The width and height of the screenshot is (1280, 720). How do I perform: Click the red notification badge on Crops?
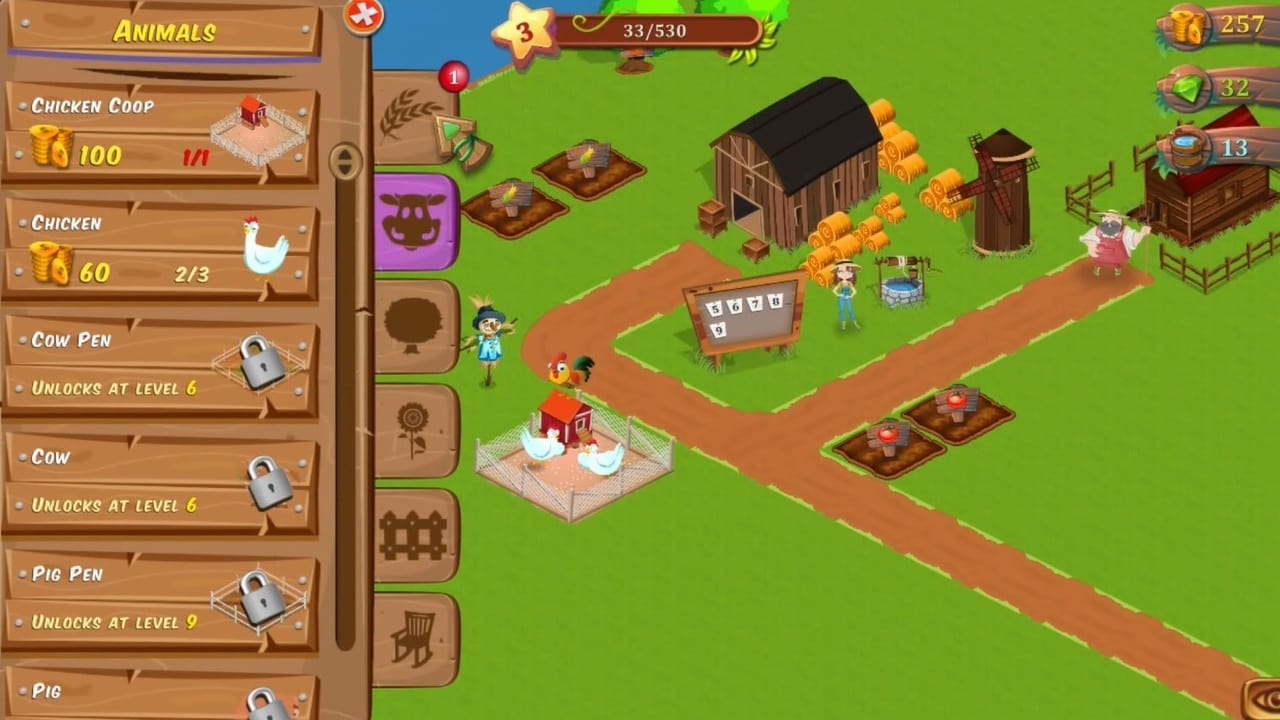(453, 77)
